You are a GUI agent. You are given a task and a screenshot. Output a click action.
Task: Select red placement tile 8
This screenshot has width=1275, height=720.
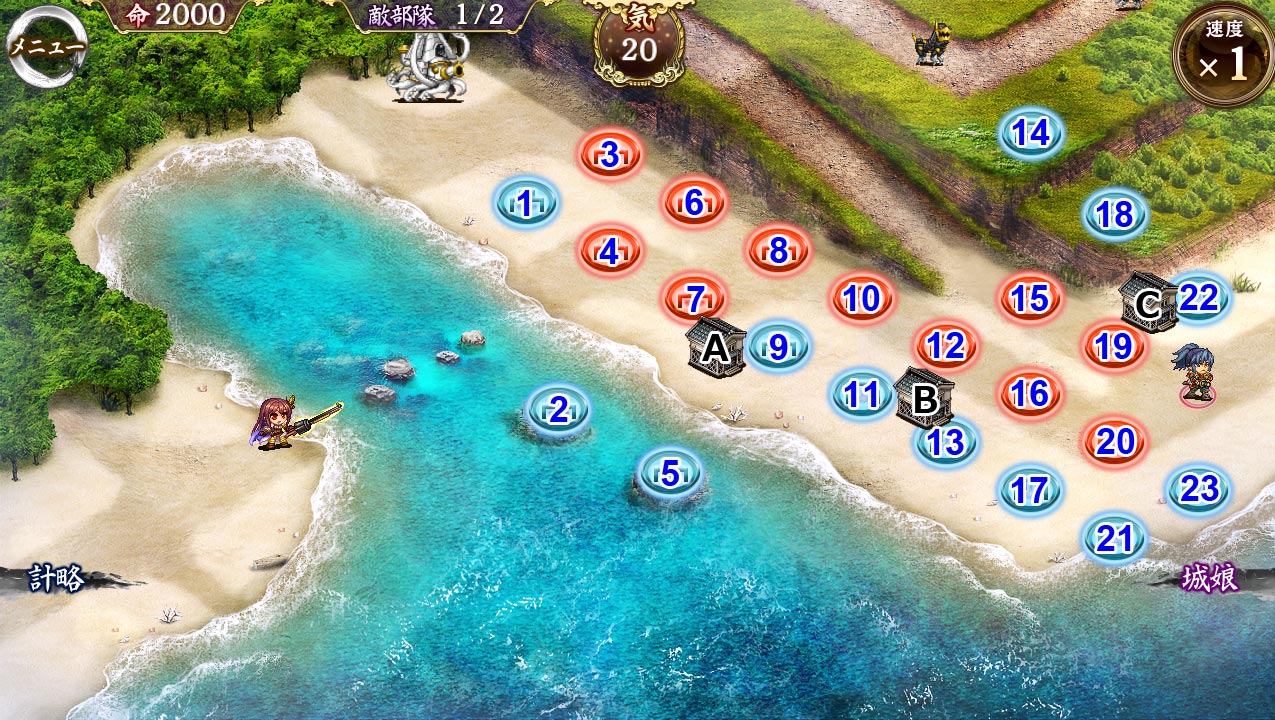pos(778,251)
